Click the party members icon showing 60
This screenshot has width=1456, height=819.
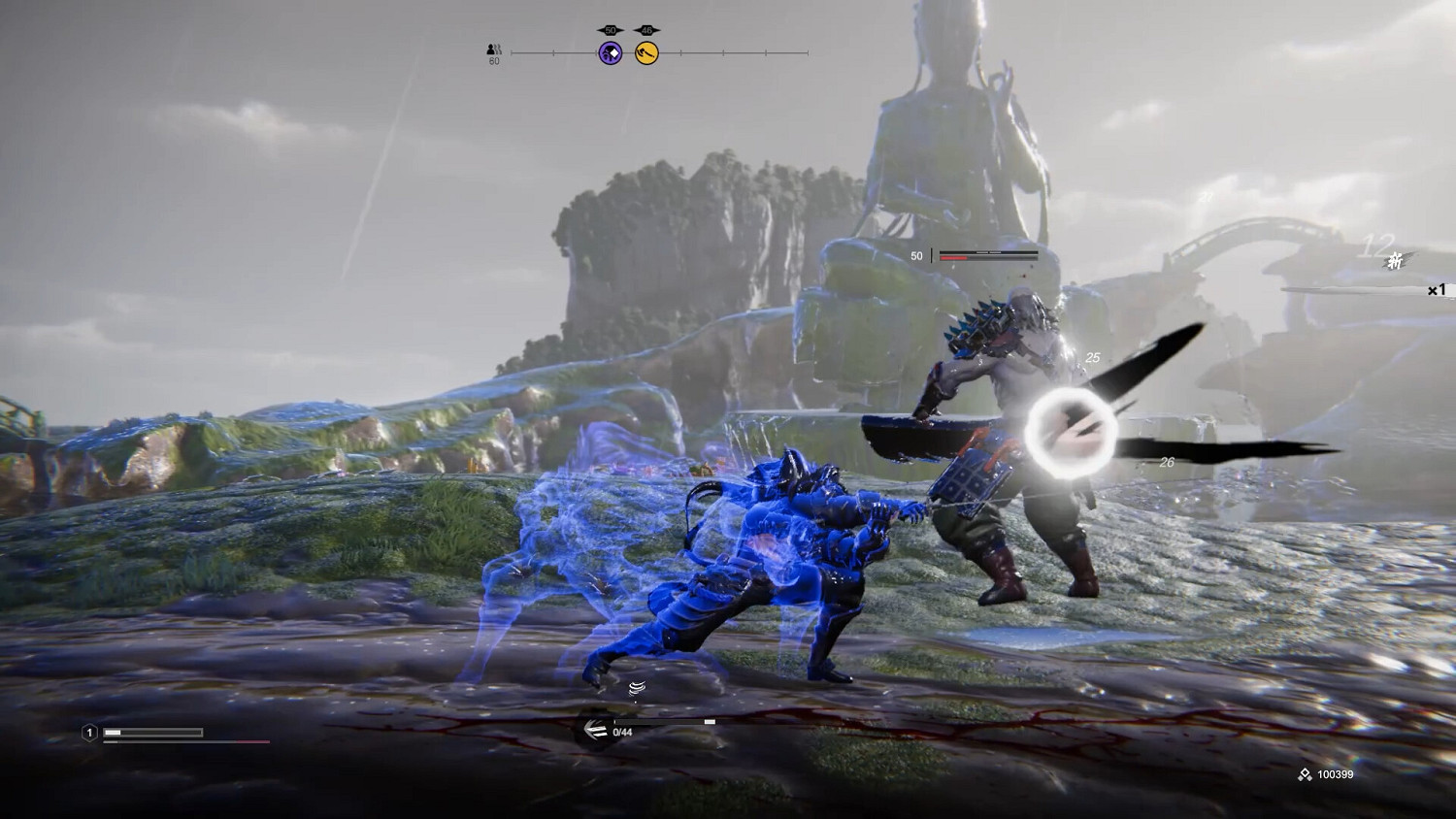point(493,50)
